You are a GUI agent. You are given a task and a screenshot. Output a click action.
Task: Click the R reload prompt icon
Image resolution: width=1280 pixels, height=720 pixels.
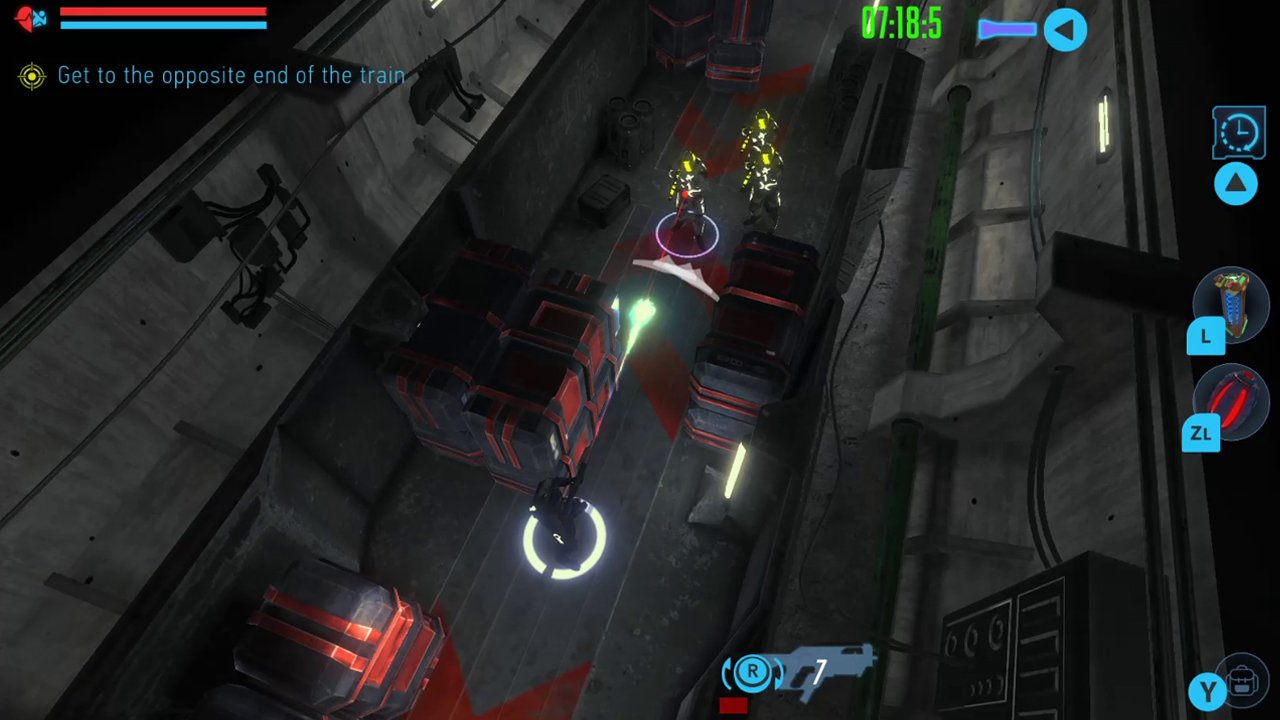[751, 673]
